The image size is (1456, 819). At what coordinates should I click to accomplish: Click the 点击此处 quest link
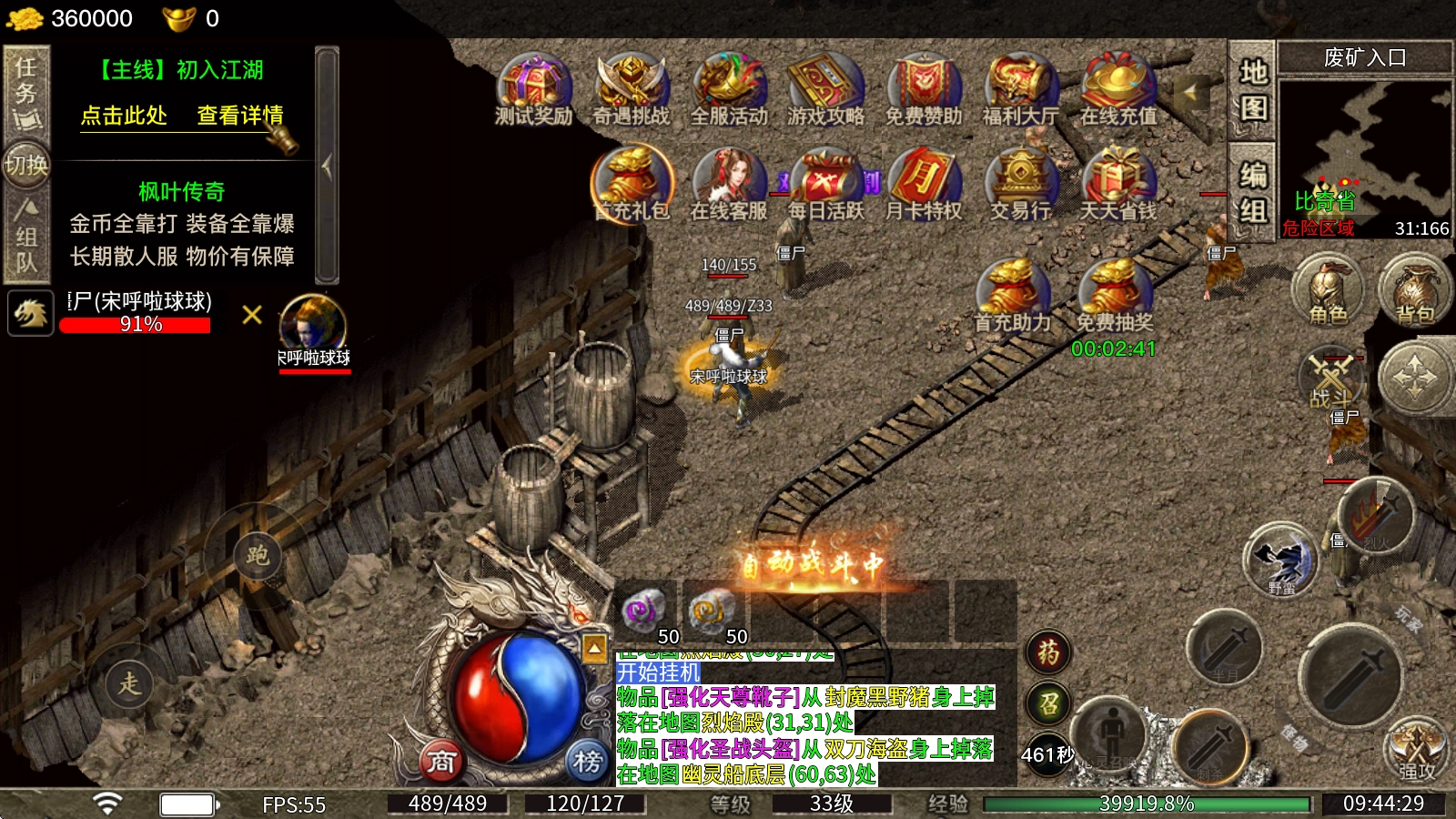coord(124,116)
